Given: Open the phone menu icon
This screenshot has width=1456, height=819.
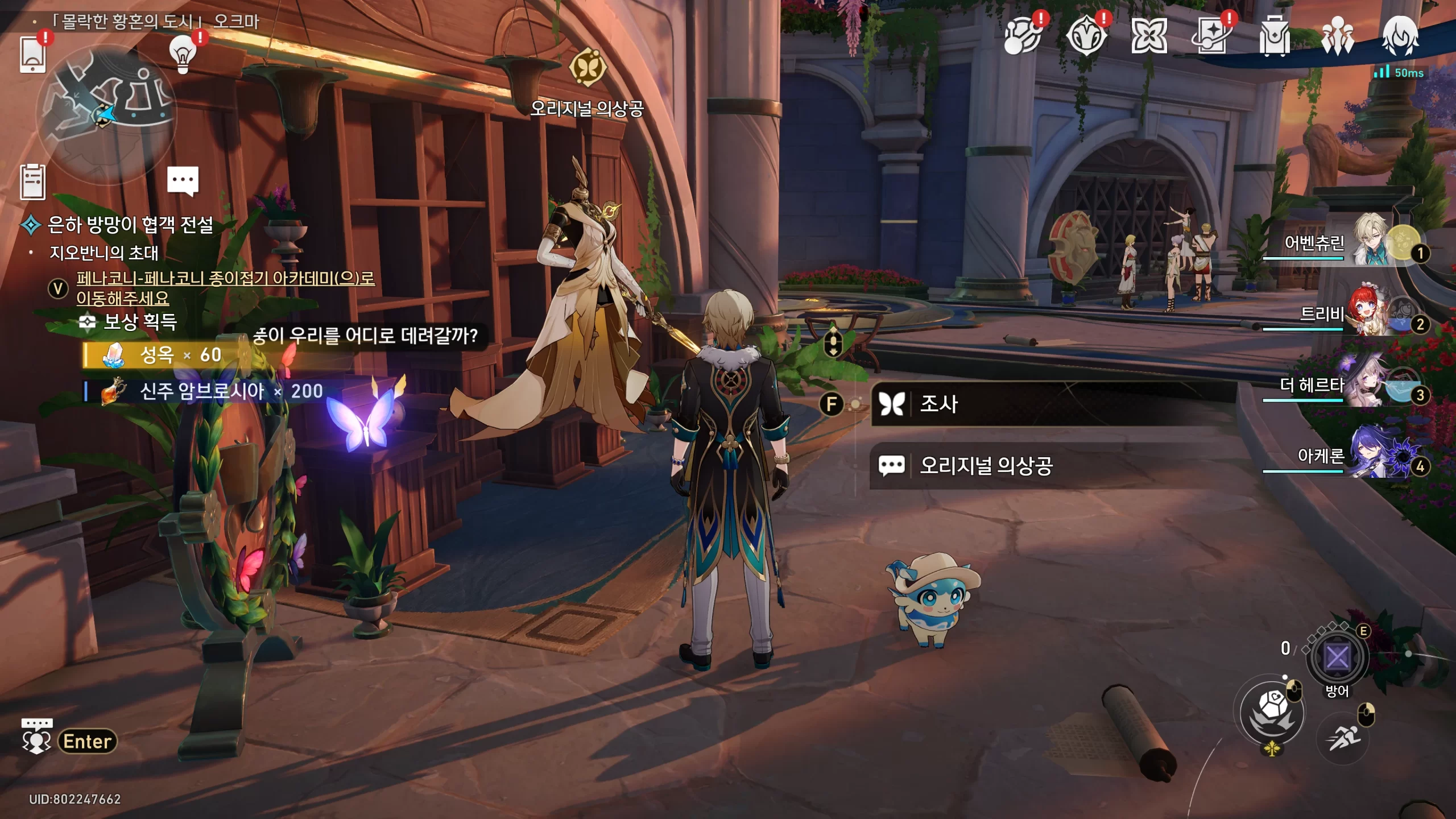Looking at the screenshot, I should [x=33, y=55].
